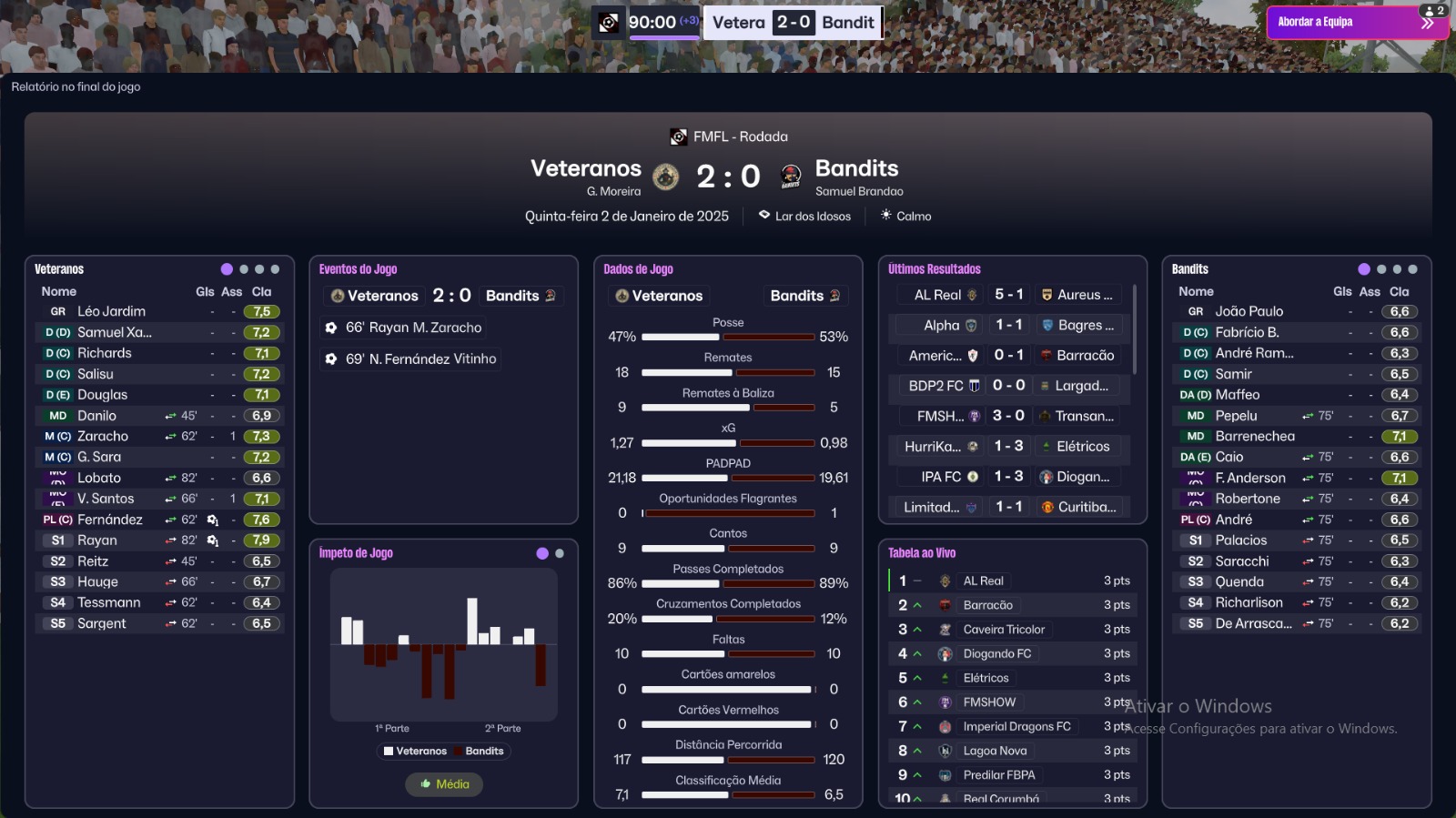The image size is (1456, 818).
Task: Select Diogando FC in the live table
Action: pyautogui.click(x=996, y=653)
